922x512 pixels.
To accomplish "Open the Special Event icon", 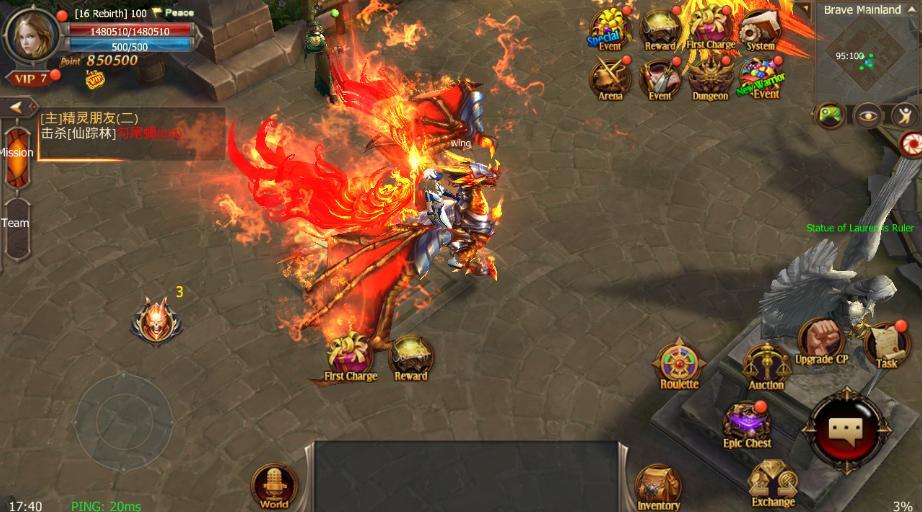I will [x=609, y=30].
